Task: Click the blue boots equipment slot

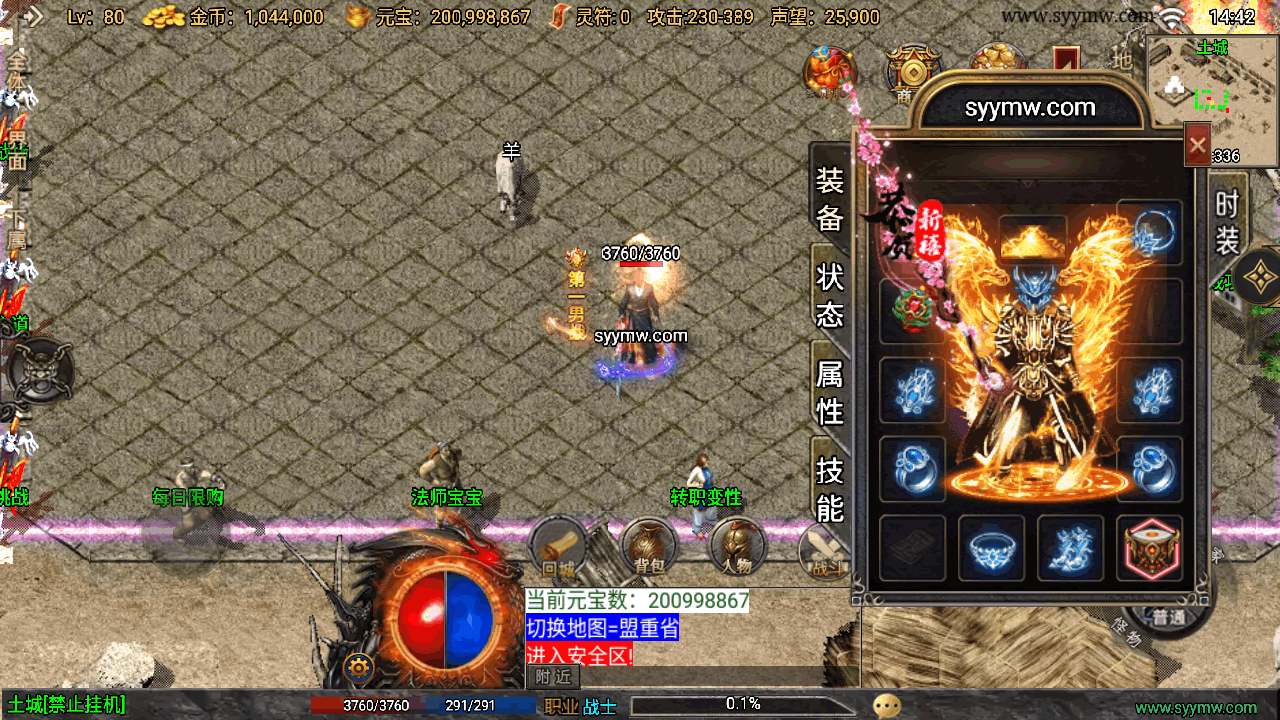Action: click(x=1070, y=548)
